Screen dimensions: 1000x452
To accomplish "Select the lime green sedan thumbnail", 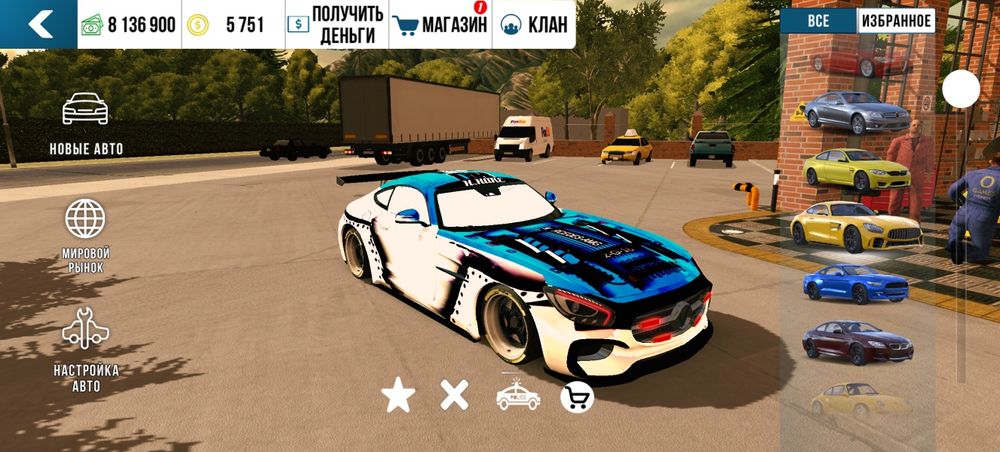I will click(x=857, y=169).
